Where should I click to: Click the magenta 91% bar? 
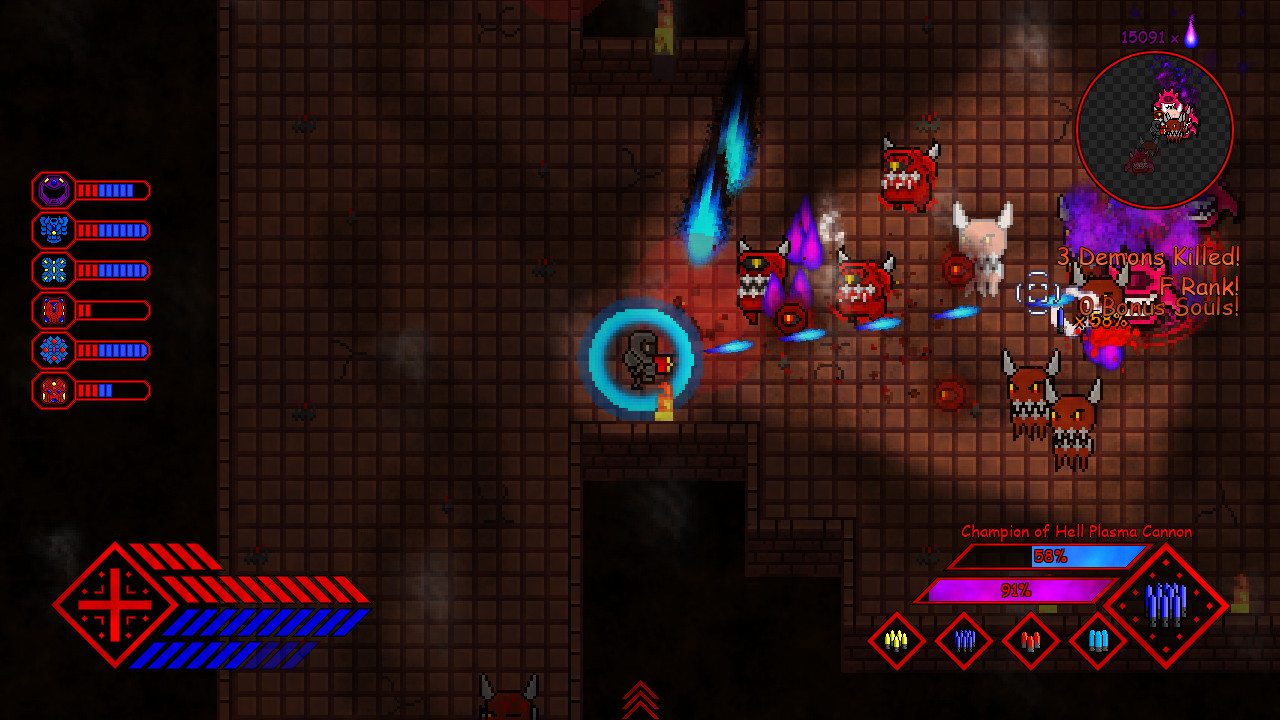(1017, 590)
